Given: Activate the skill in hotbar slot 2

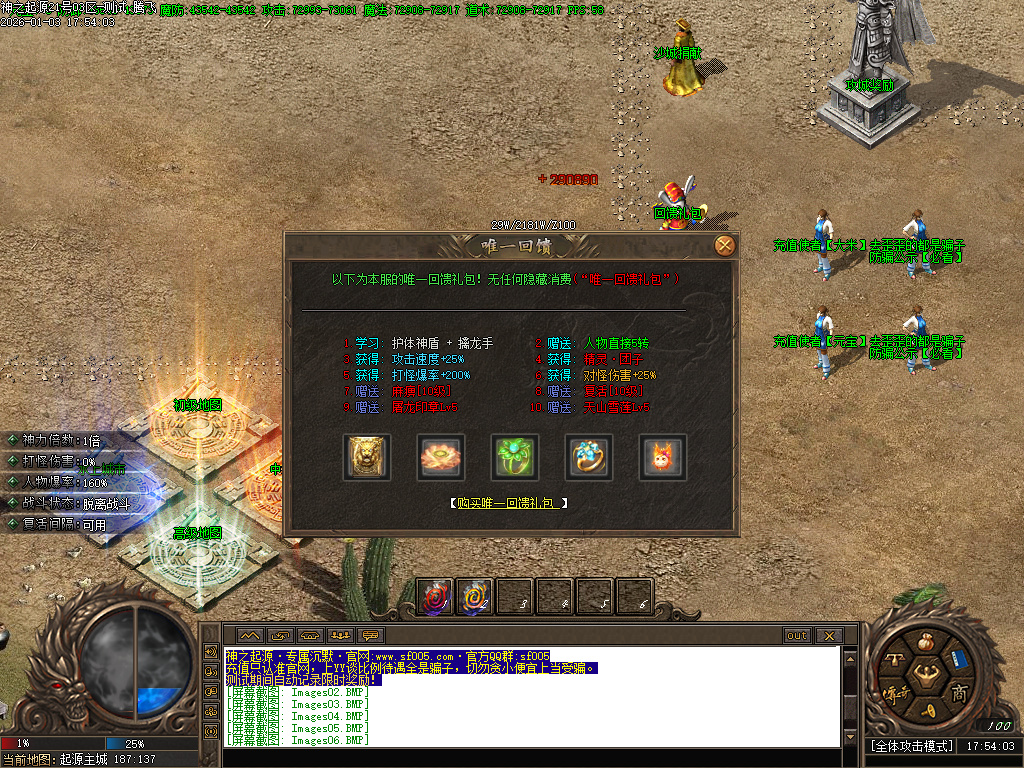Looking at the screenshot, I should pos(475,597).
